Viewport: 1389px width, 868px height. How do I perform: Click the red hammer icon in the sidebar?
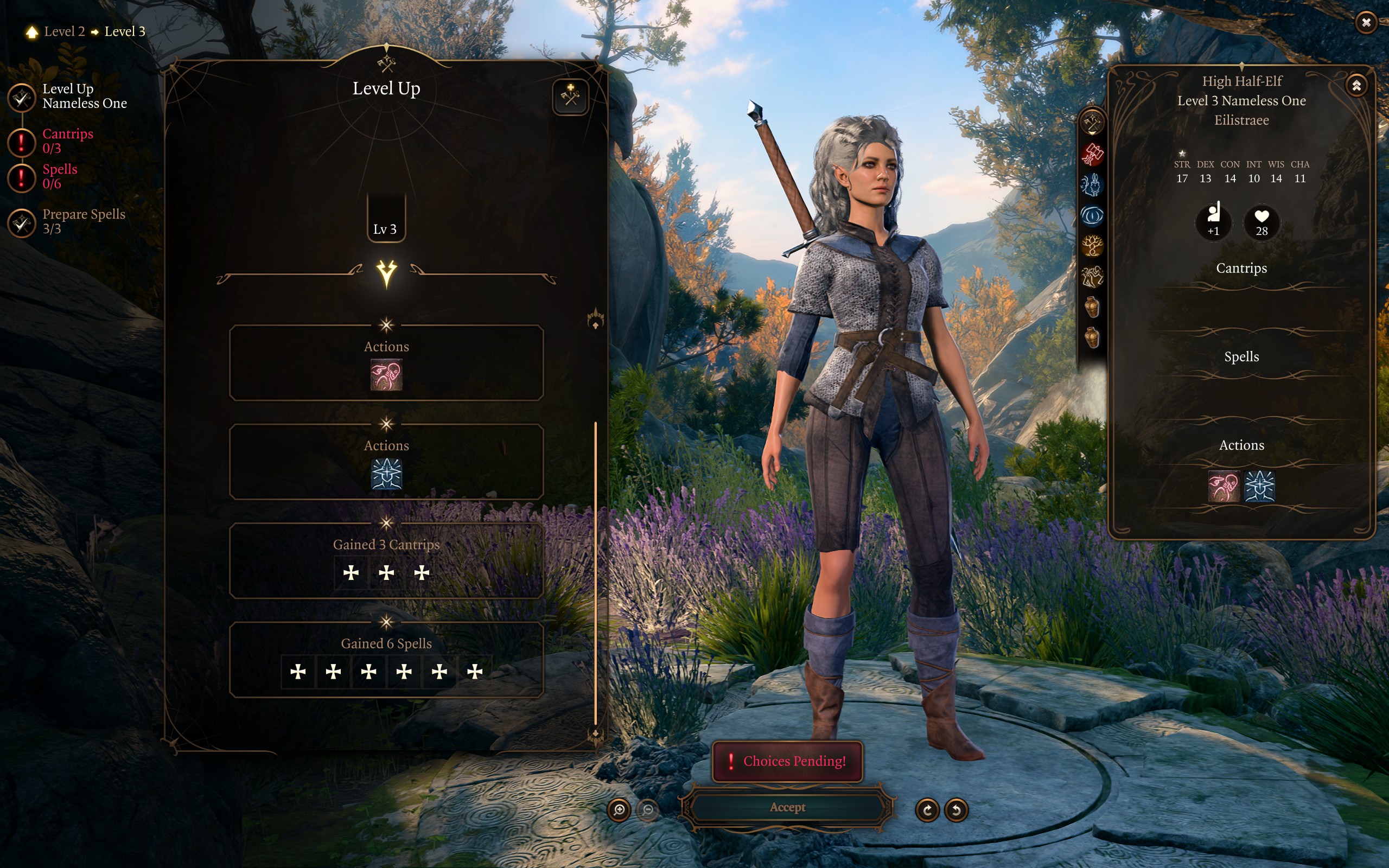tap(1092, 154)
